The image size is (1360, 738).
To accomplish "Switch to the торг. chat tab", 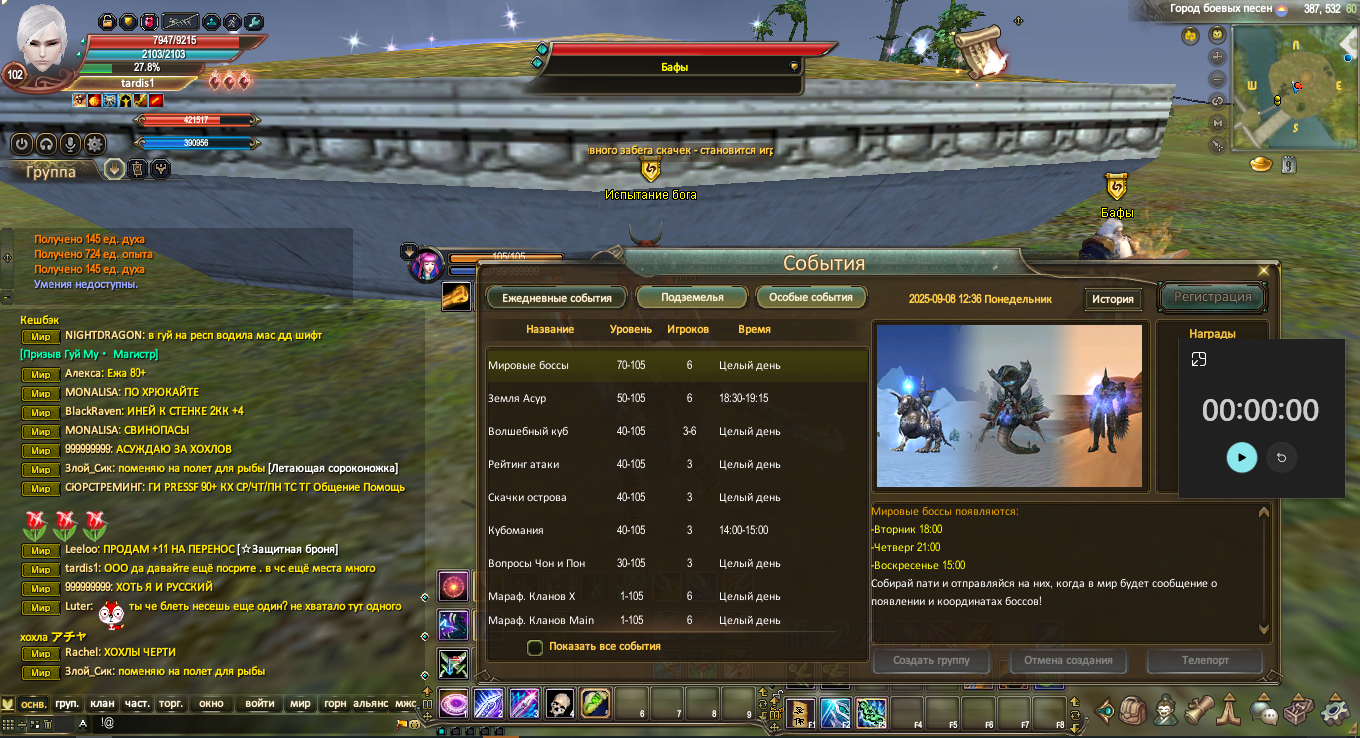I will [x=171, y=703].
